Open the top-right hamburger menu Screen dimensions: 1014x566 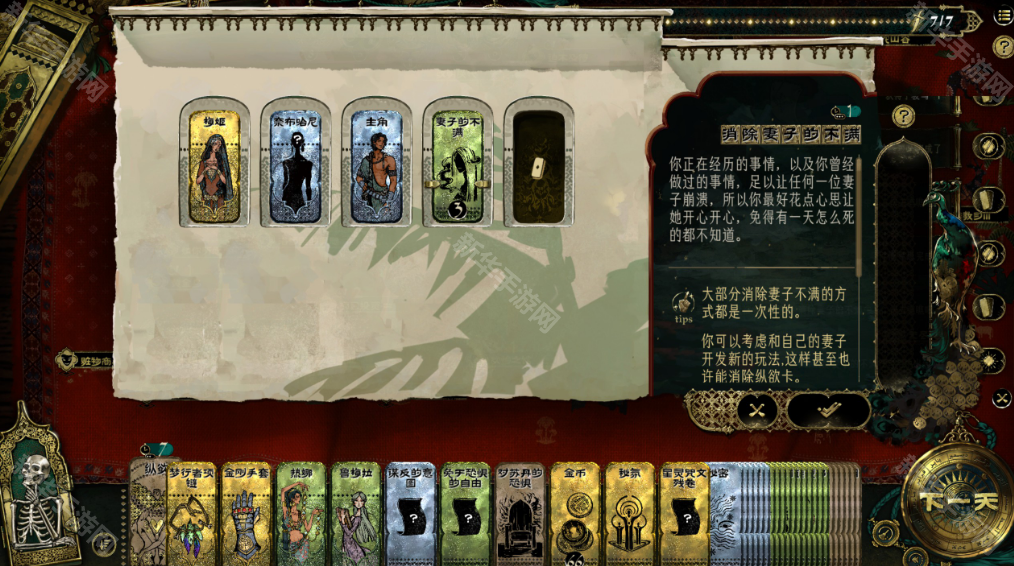pyautogui.click(x=1003, y=16)
